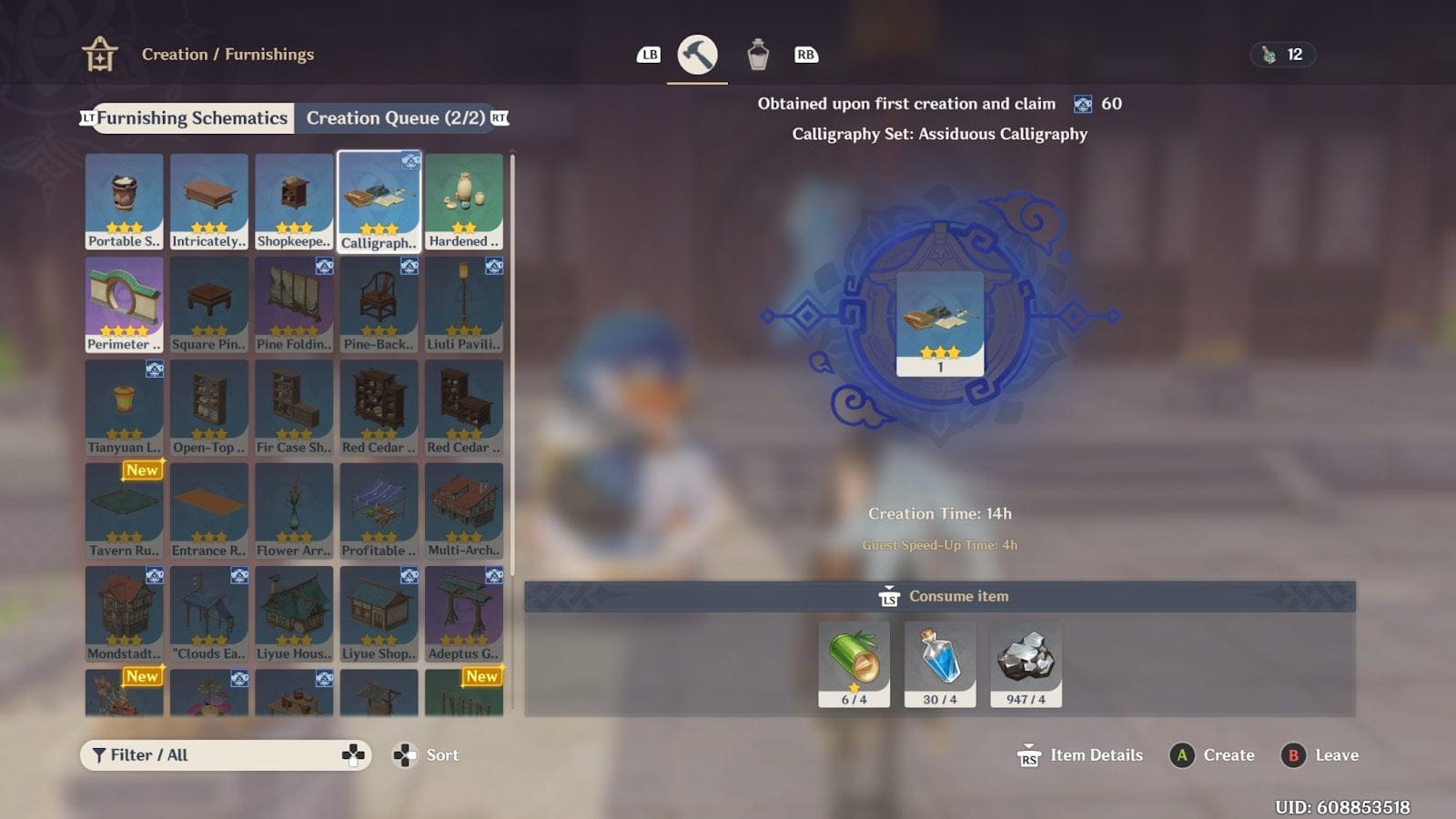Screen dimensions: 1456x819
Task: Select the Perimeter wall schematic
Action: tap(125, 304)
